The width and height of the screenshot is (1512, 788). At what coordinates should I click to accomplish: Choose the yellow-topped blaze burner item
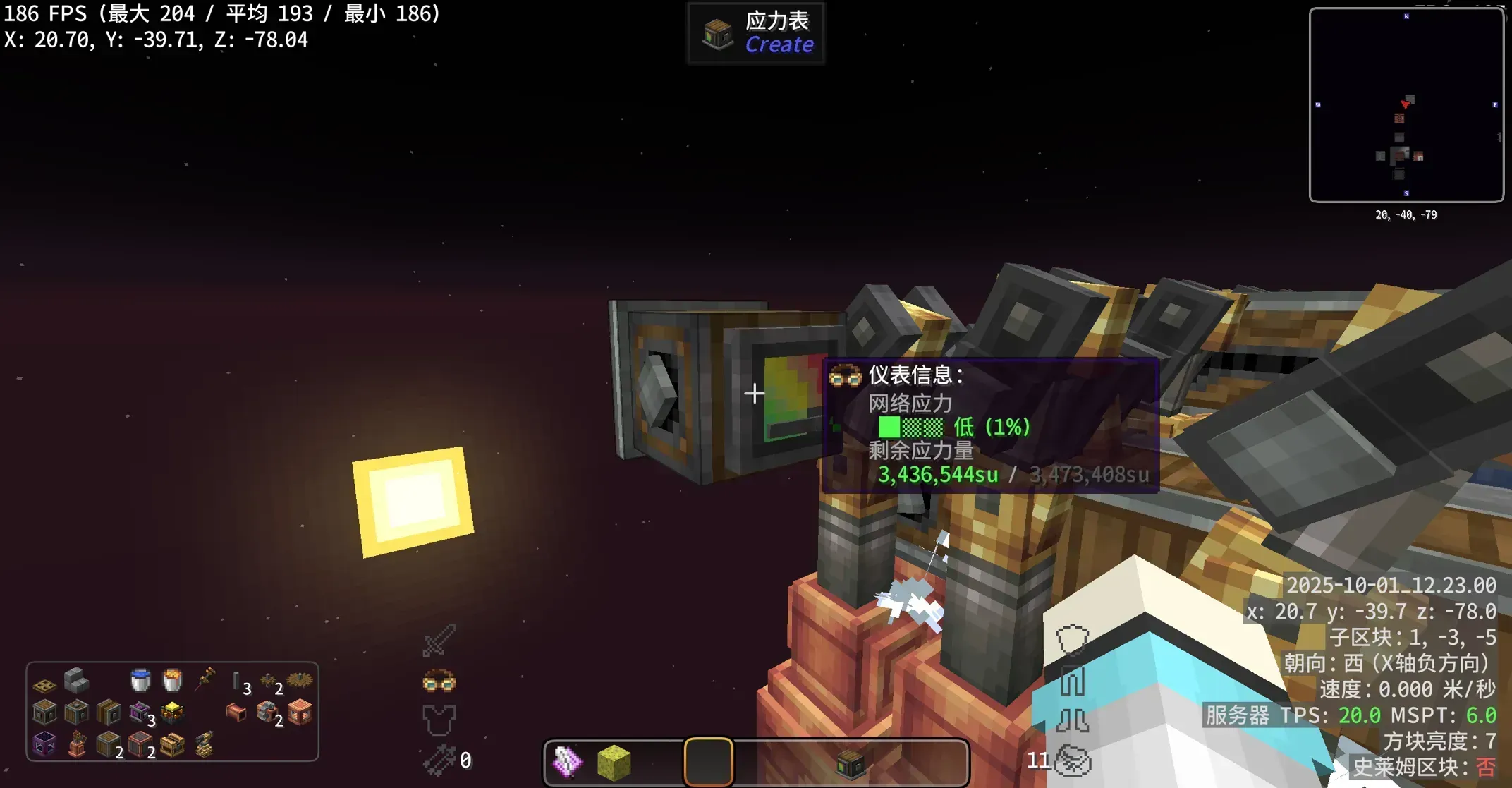tap(172, 713)
